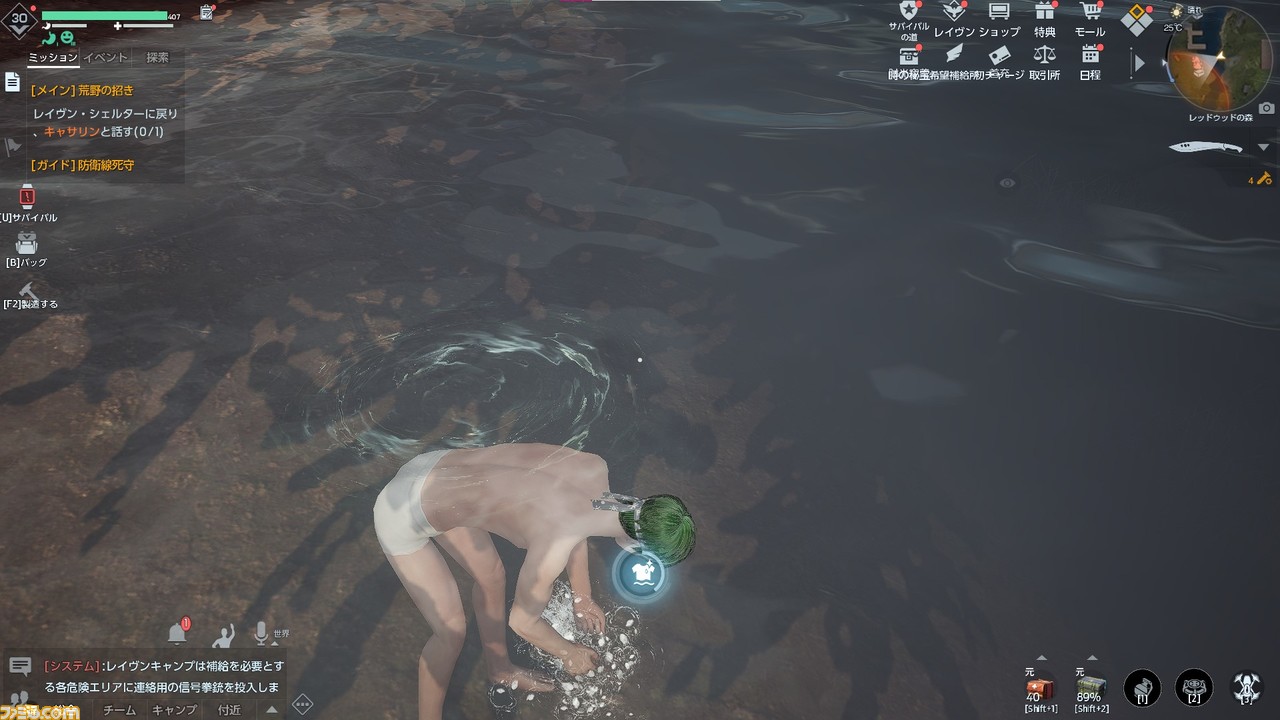
Task: Select the キャンプ chat tab
Action: pyautogui.click(x=174, y=709)
